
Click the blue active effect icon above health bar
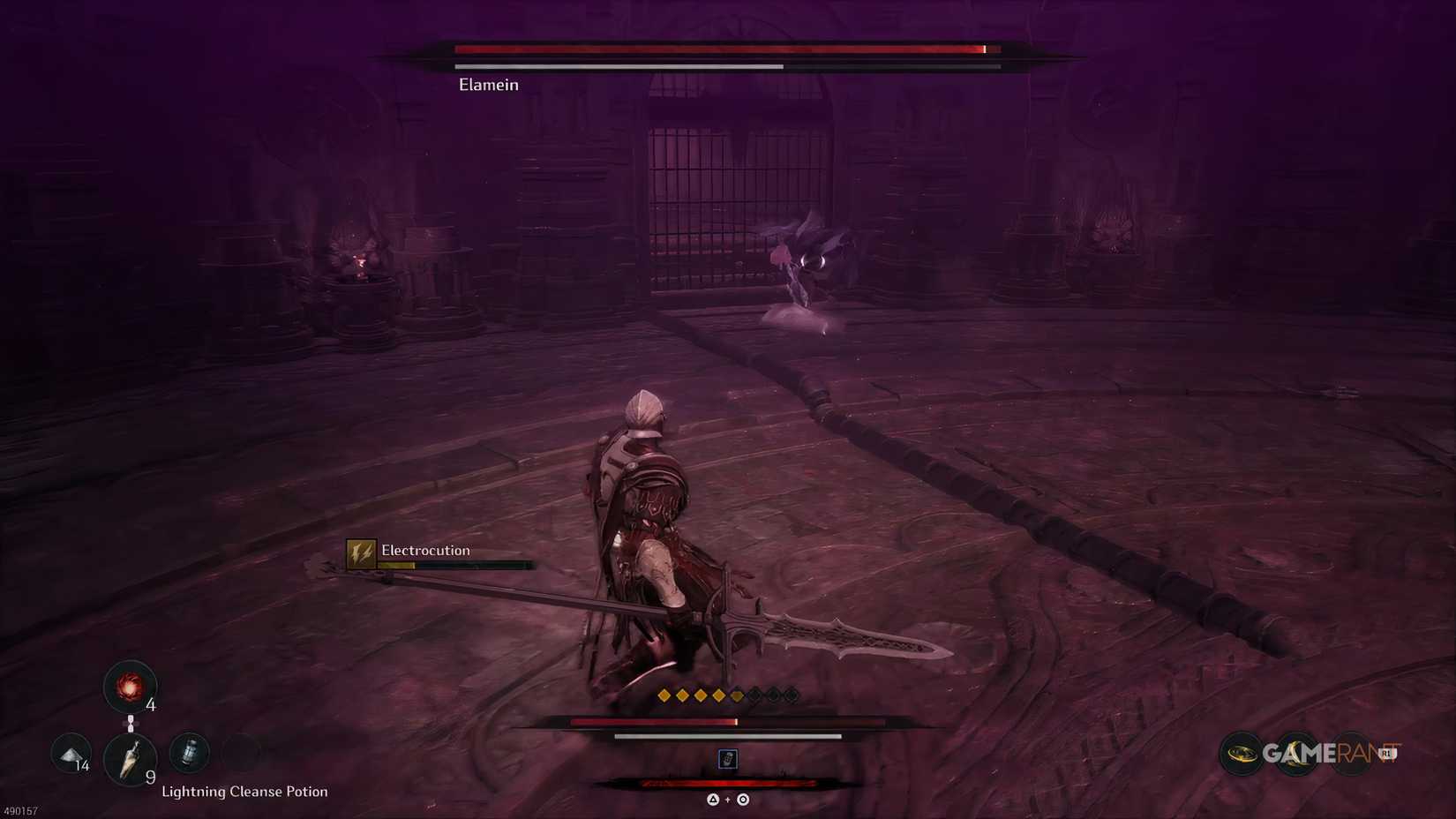pyautogui.click(x=728, y=759)
